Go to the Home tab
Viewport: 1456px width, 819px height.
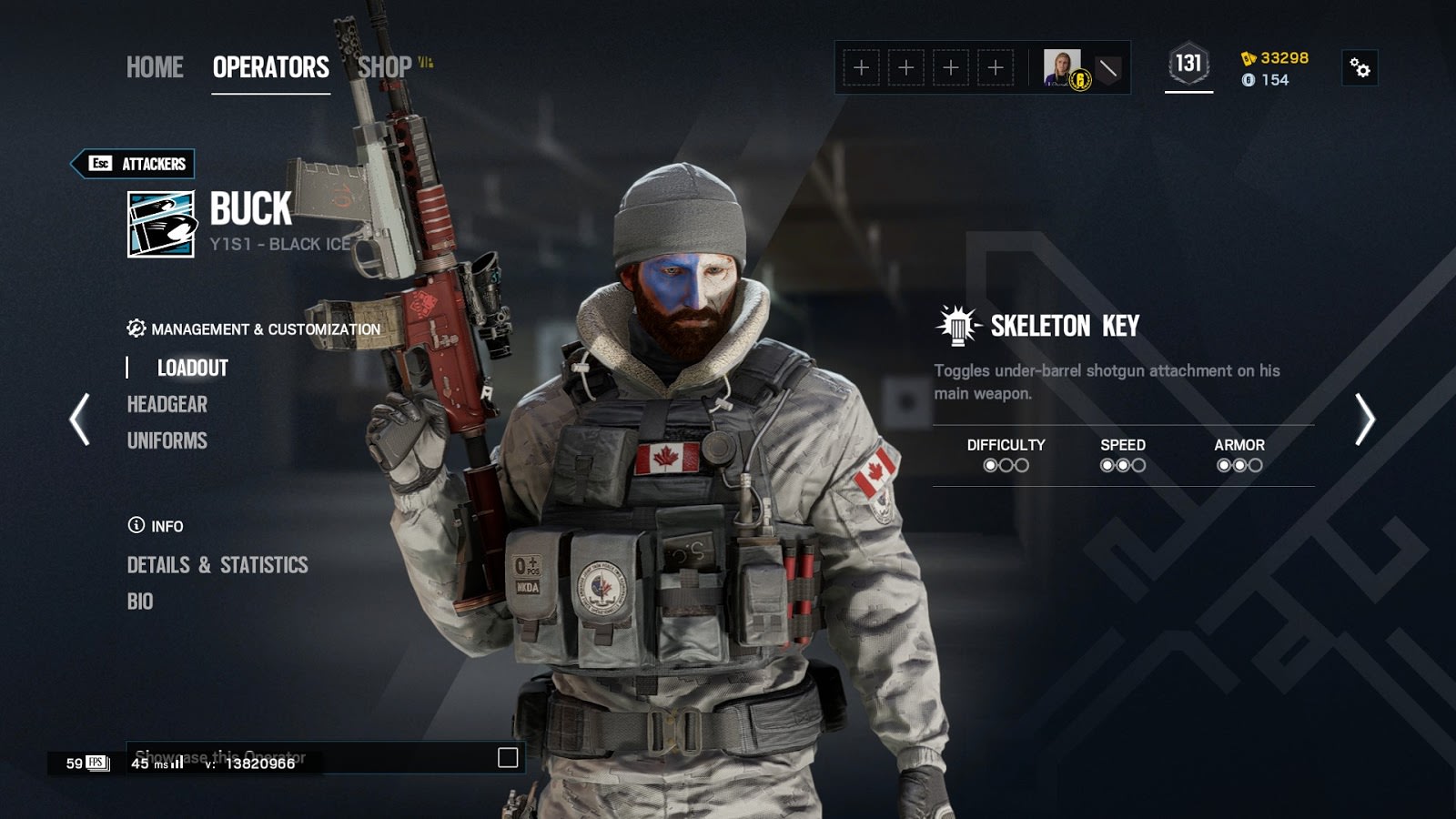coord(155,67)
